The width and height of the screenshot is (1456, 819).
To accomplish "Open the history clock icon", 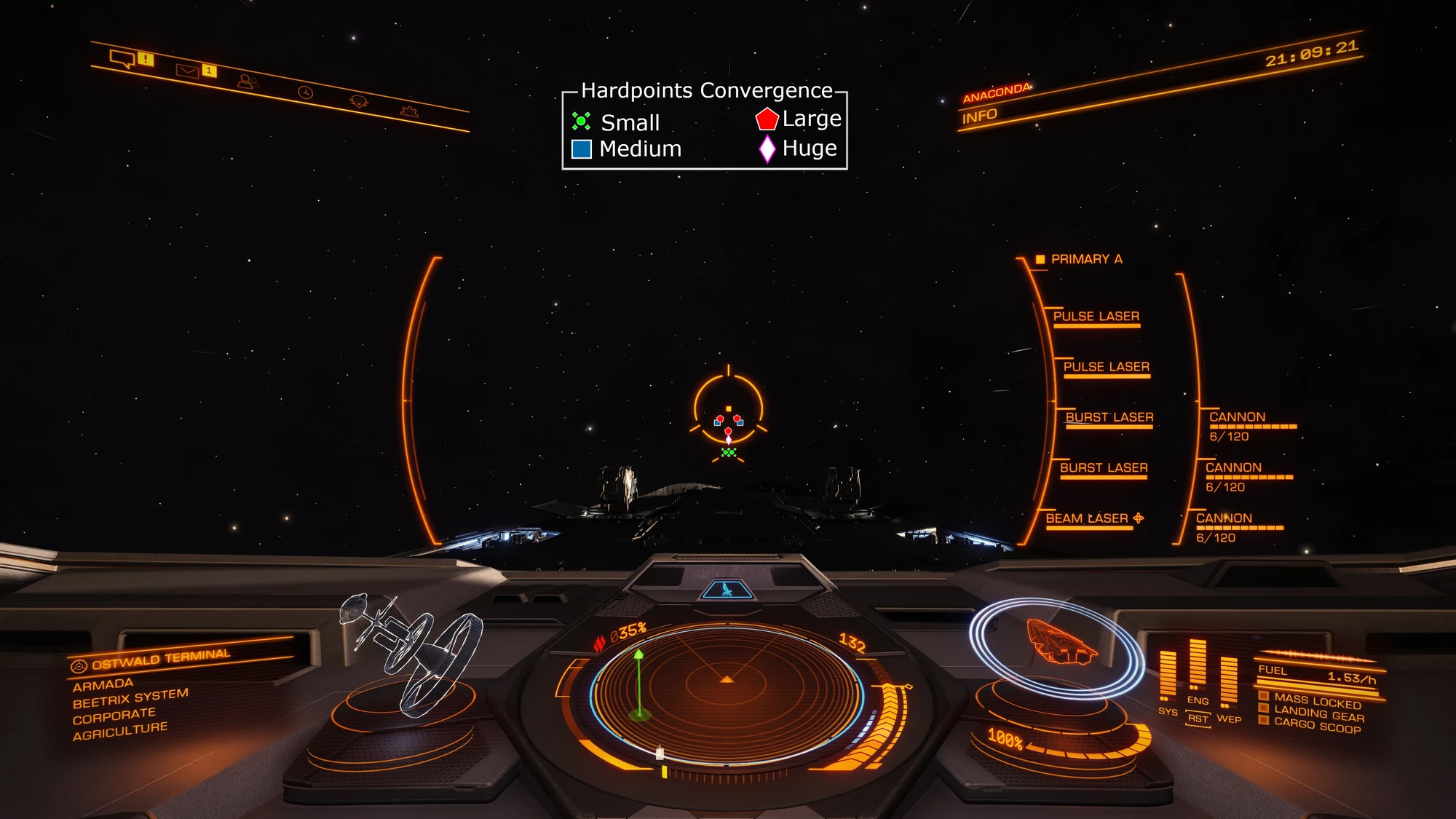I will (306, 91).
